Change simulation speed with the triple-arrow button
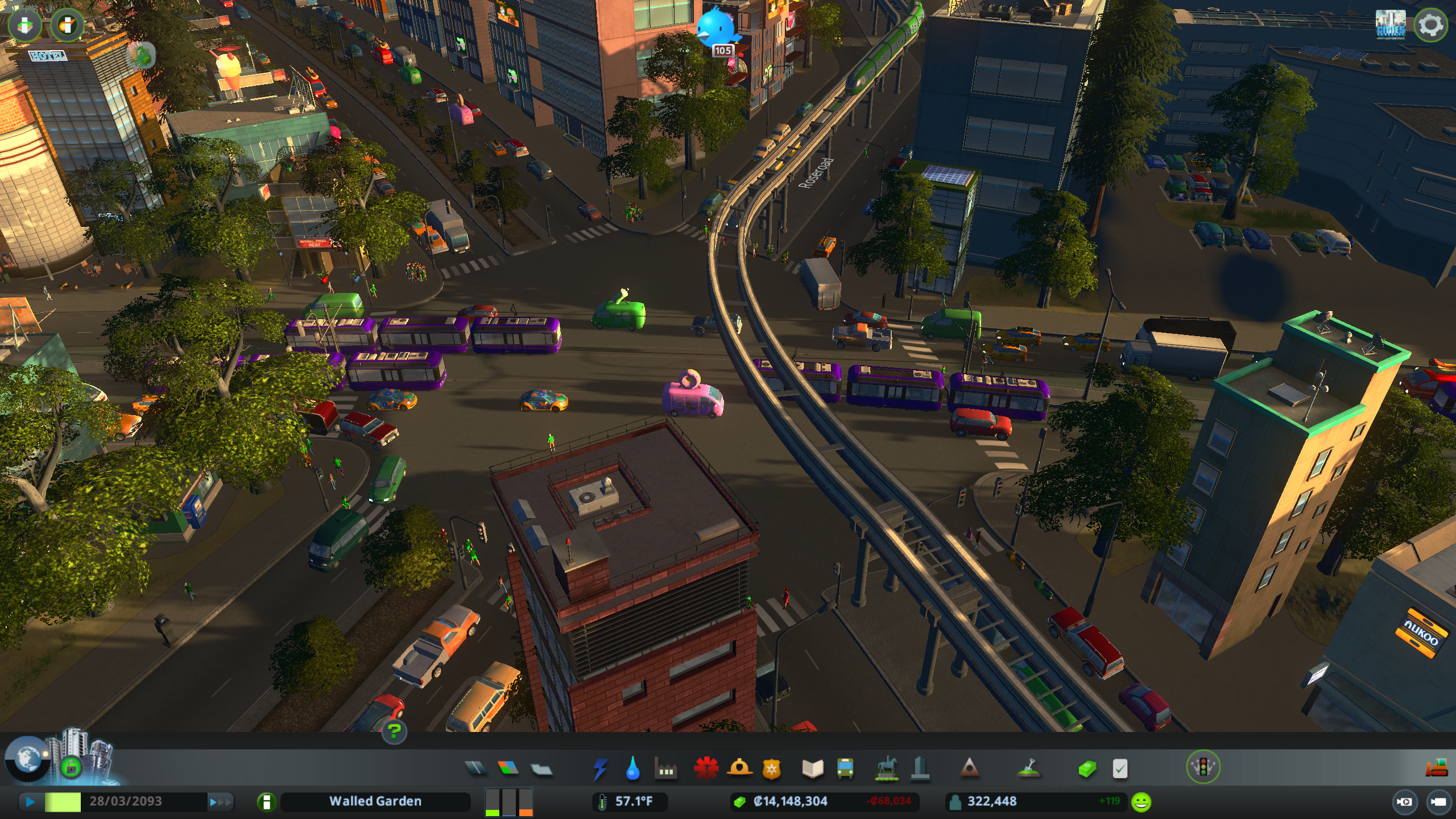Viewport: 1456px width, 819px height. point(221,802)
